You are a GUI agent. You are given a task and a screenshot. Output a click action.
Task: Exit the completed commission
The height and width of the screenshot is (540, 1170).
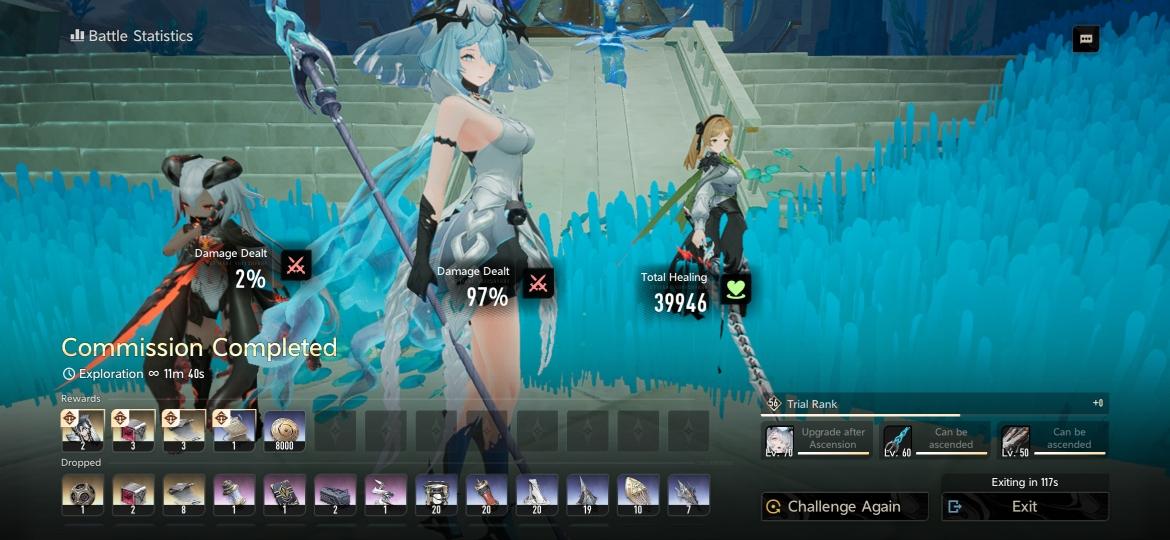click(1024, 506)
